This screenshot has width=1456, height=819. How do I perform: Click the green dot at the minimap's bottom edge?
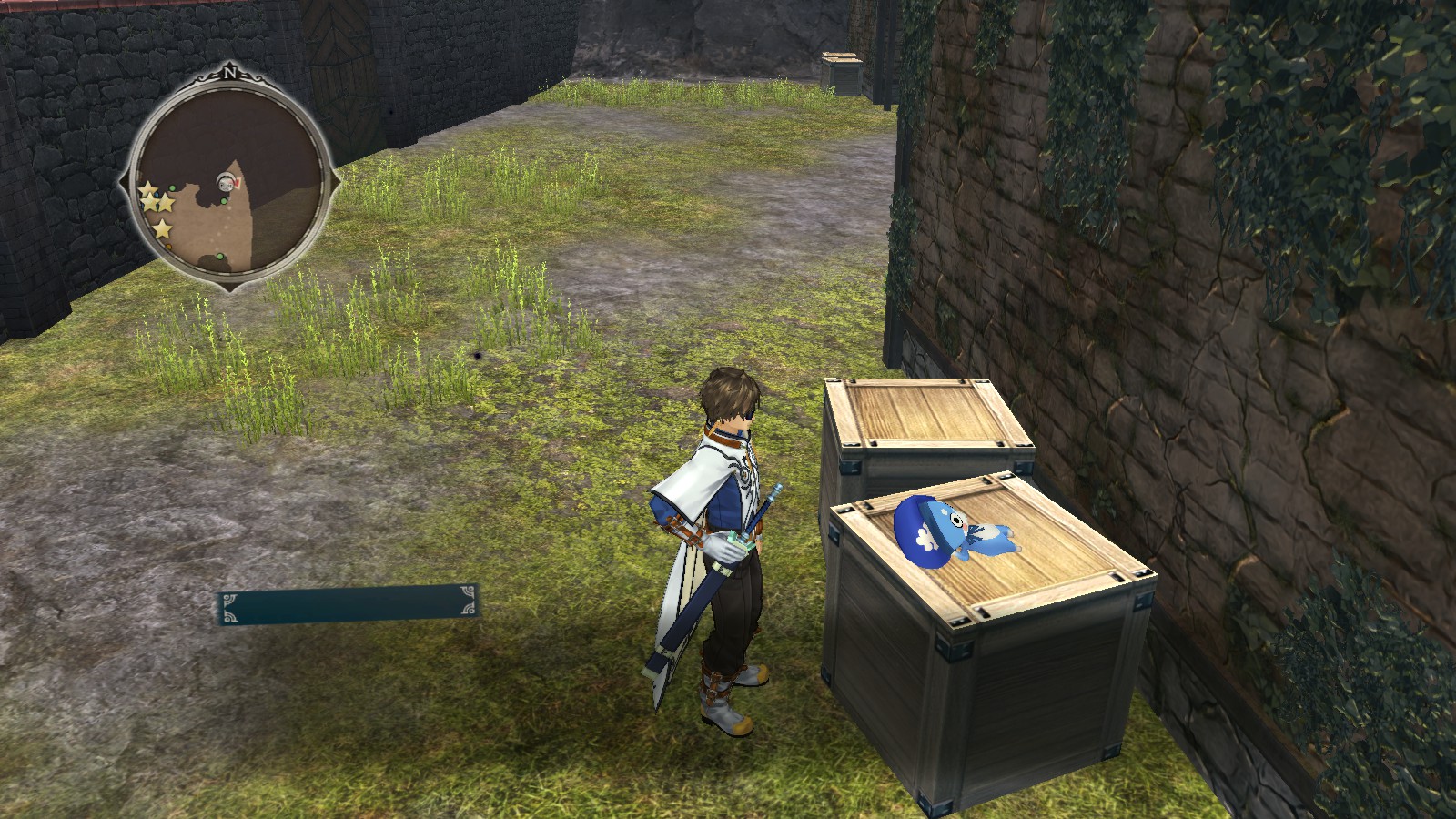tap(219, 257)
